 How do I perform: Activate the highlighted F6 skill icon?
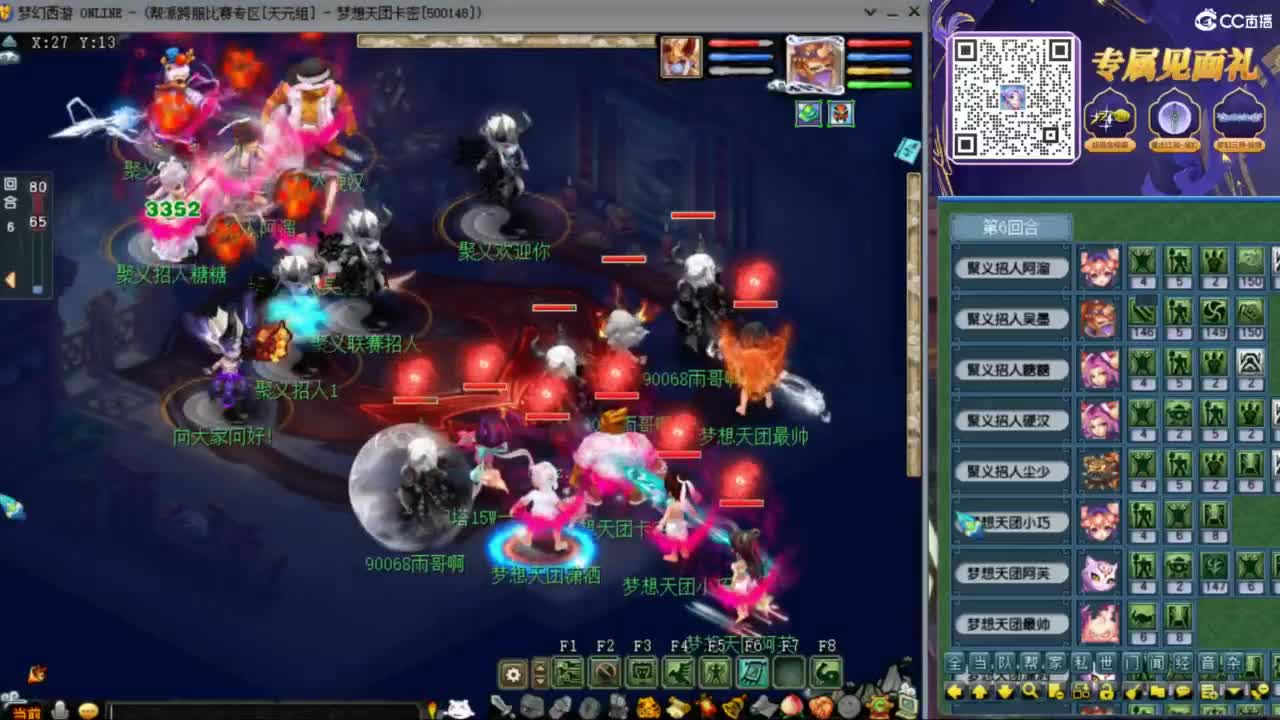click(x=753, y=673)
